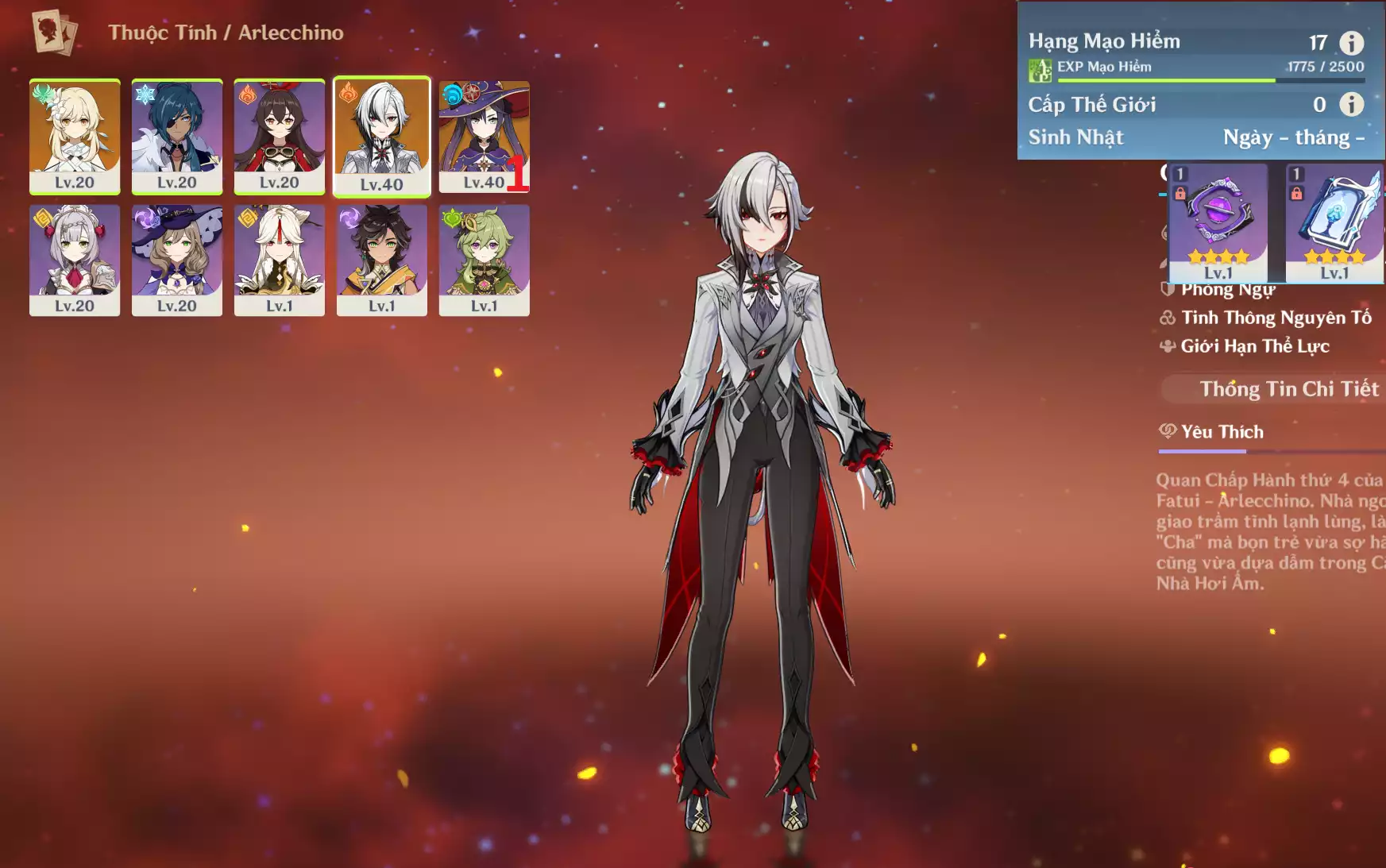Show info for Hạng Mạo Hiểm rank
The height and width of the screenshot is (868, 1386).
[1351, 42]
